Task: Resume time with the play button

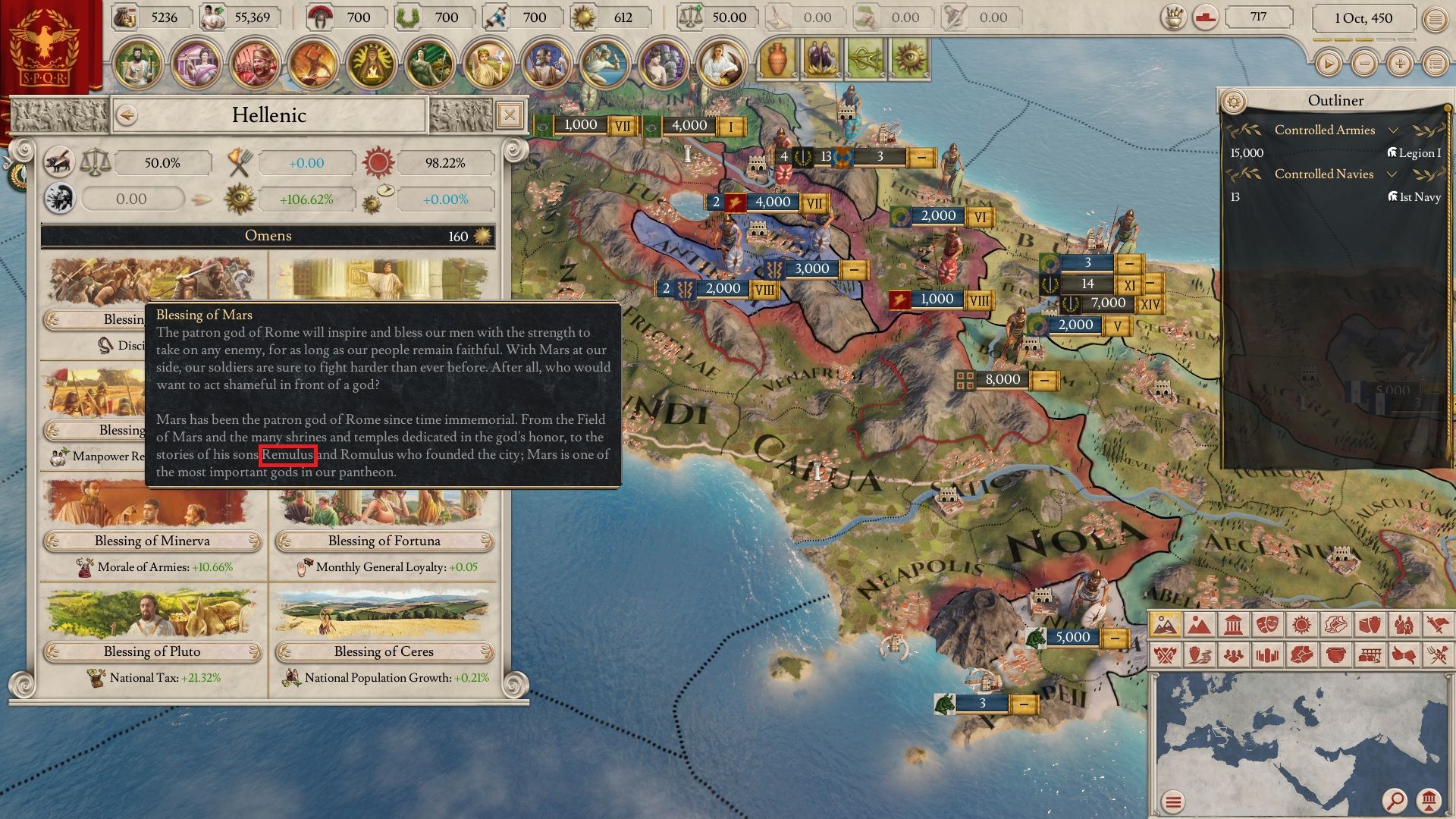Action: point(1329,64)
